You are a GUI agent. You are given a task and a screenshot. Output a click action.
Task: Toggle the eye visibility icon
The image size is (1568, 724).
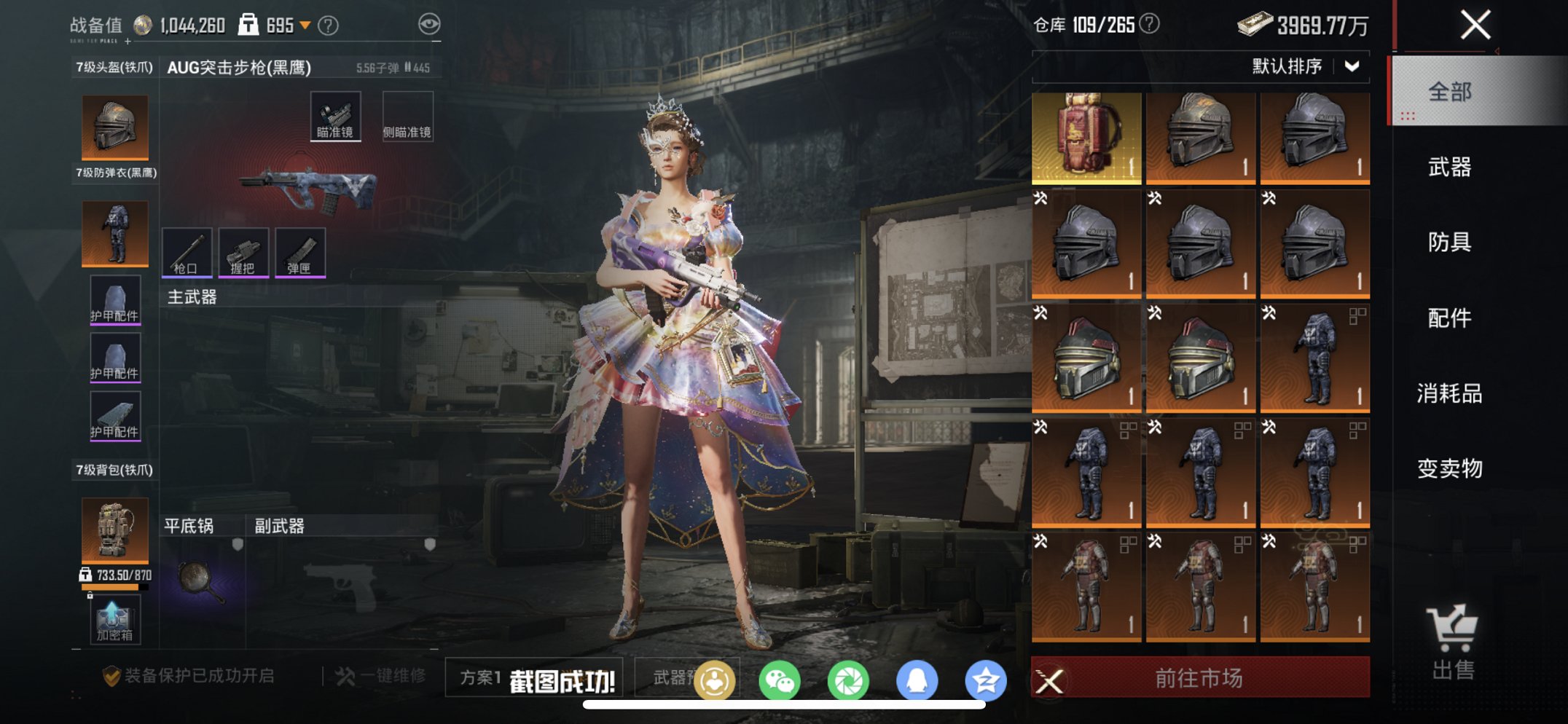(429, 25)
